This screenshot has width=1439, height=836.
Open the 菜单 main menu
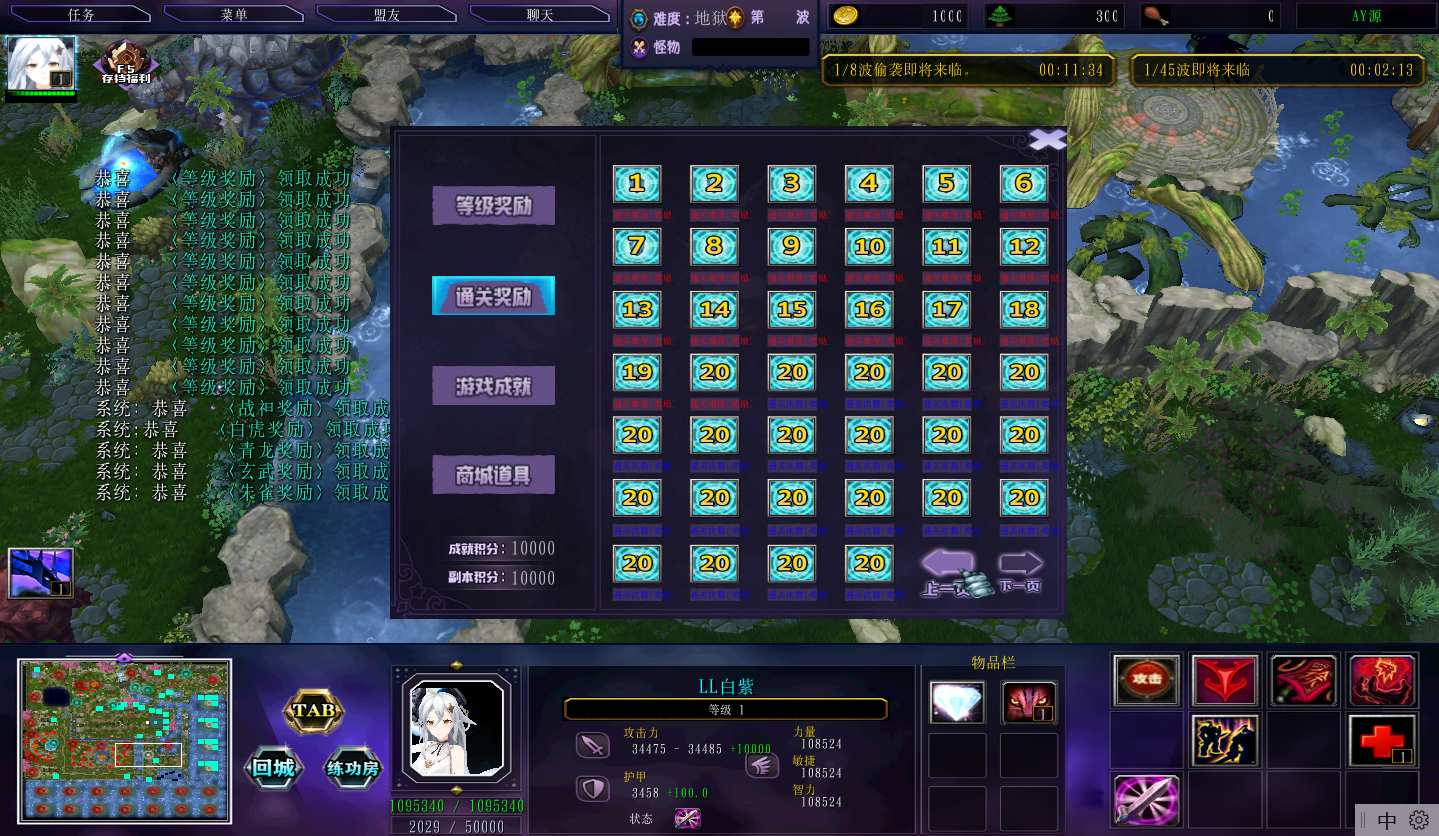[x=233, y=15]
